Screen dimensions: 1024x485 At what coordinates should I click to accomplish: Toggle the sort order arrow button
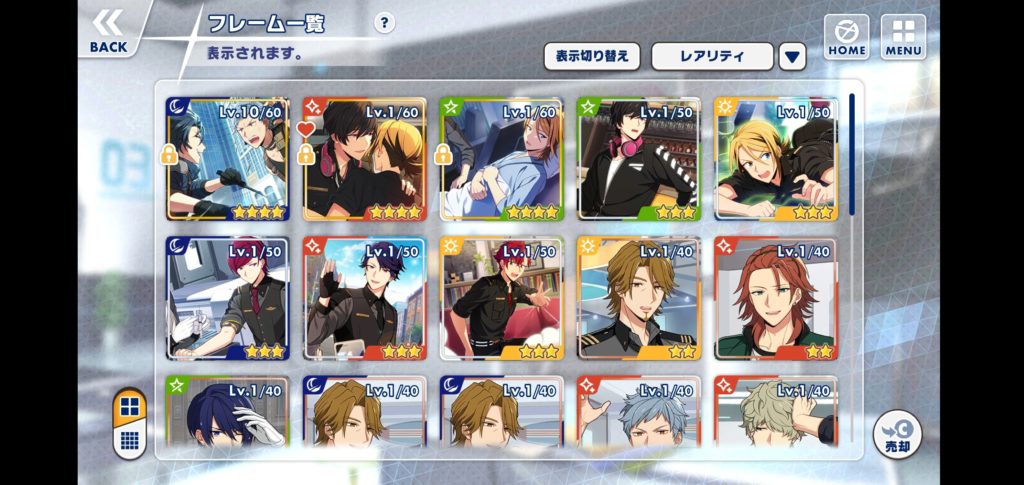793,56
